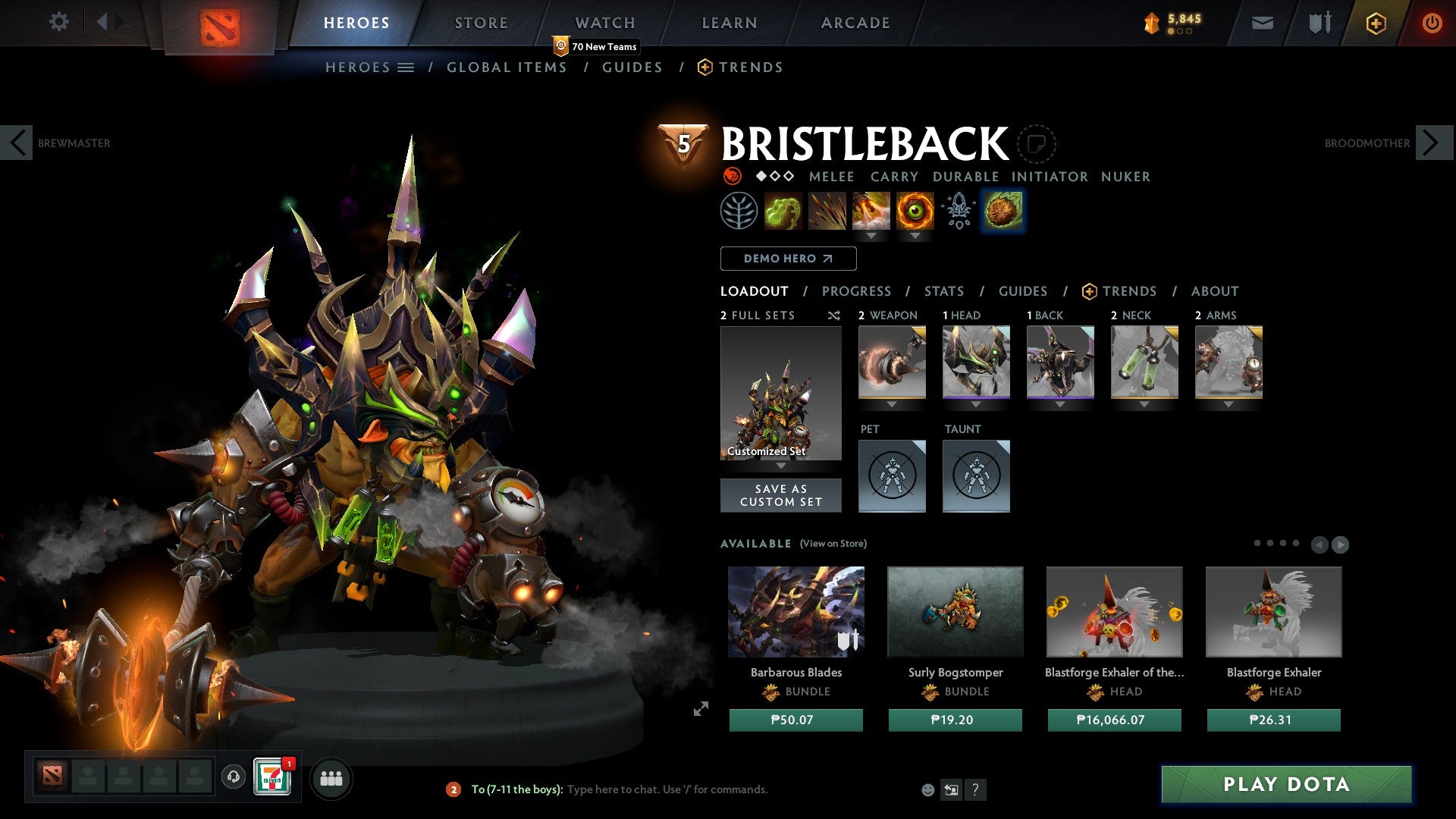Expand the WEAPON slot dropdown arrow
Screen dimensions: 1456x819
[892, 404]
